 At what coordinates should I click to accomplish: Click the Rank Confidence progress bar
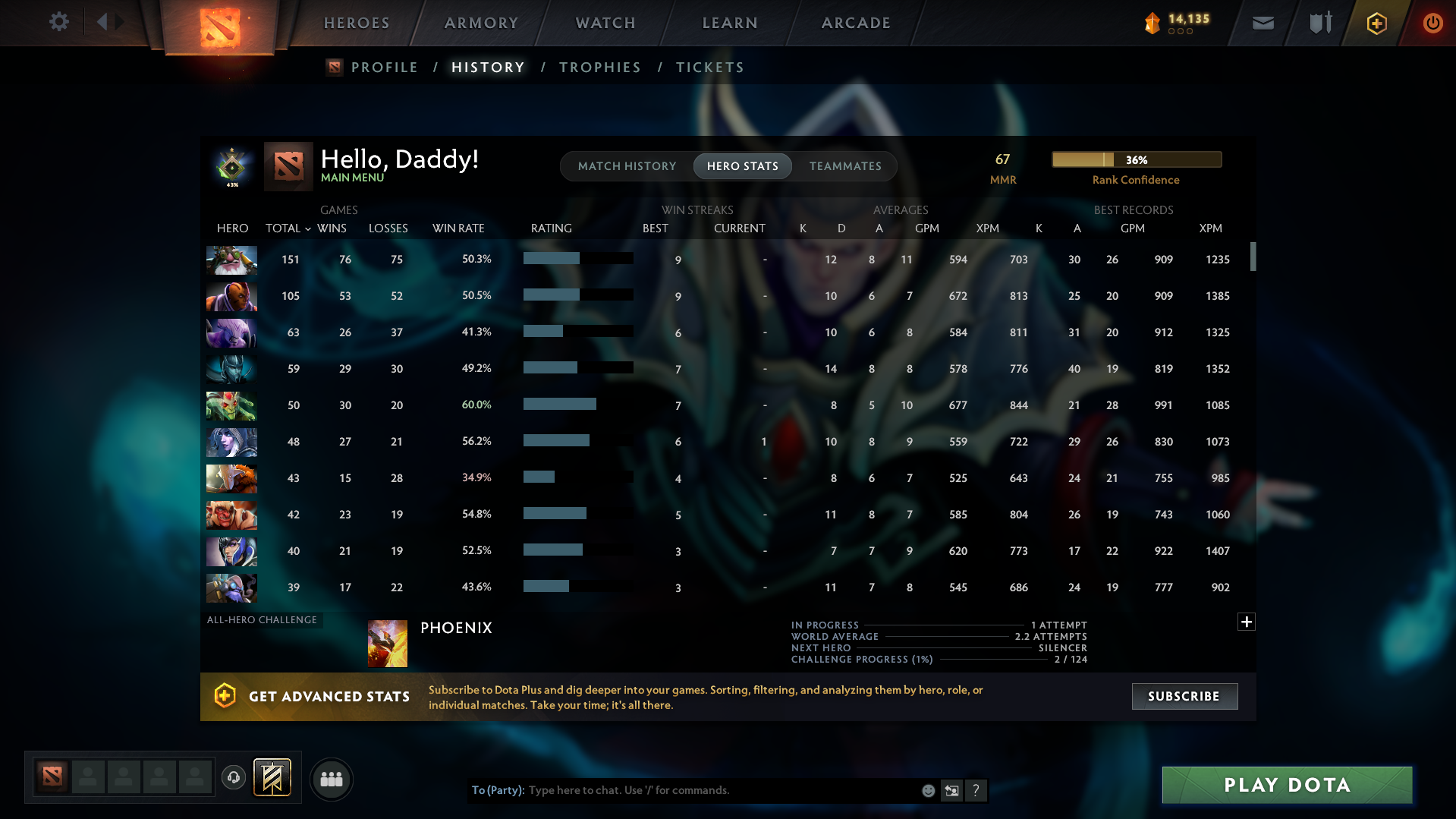click(x=1136, y=159)
